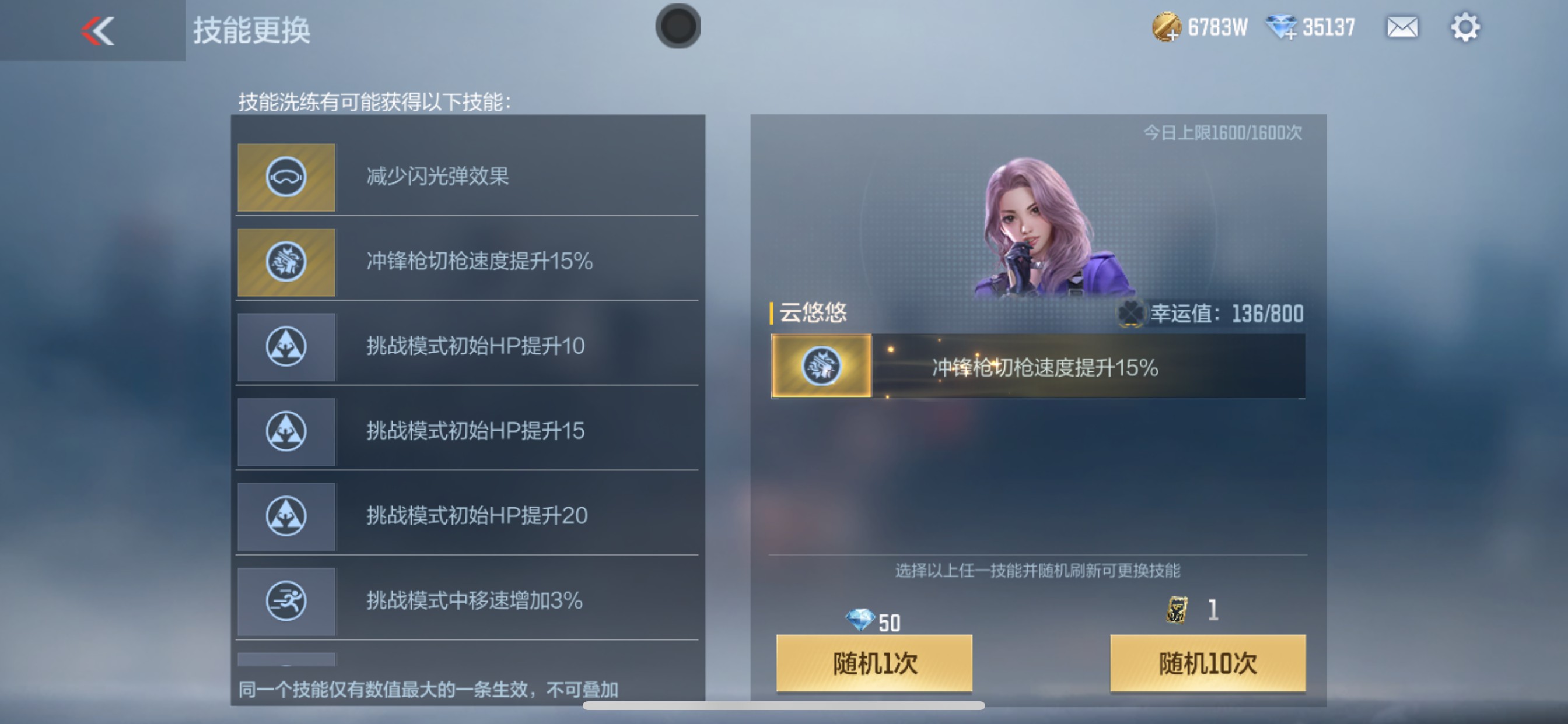Click the back arrow to exit 技能更换
Viewport: 1568px width, 724px height.
97,31
